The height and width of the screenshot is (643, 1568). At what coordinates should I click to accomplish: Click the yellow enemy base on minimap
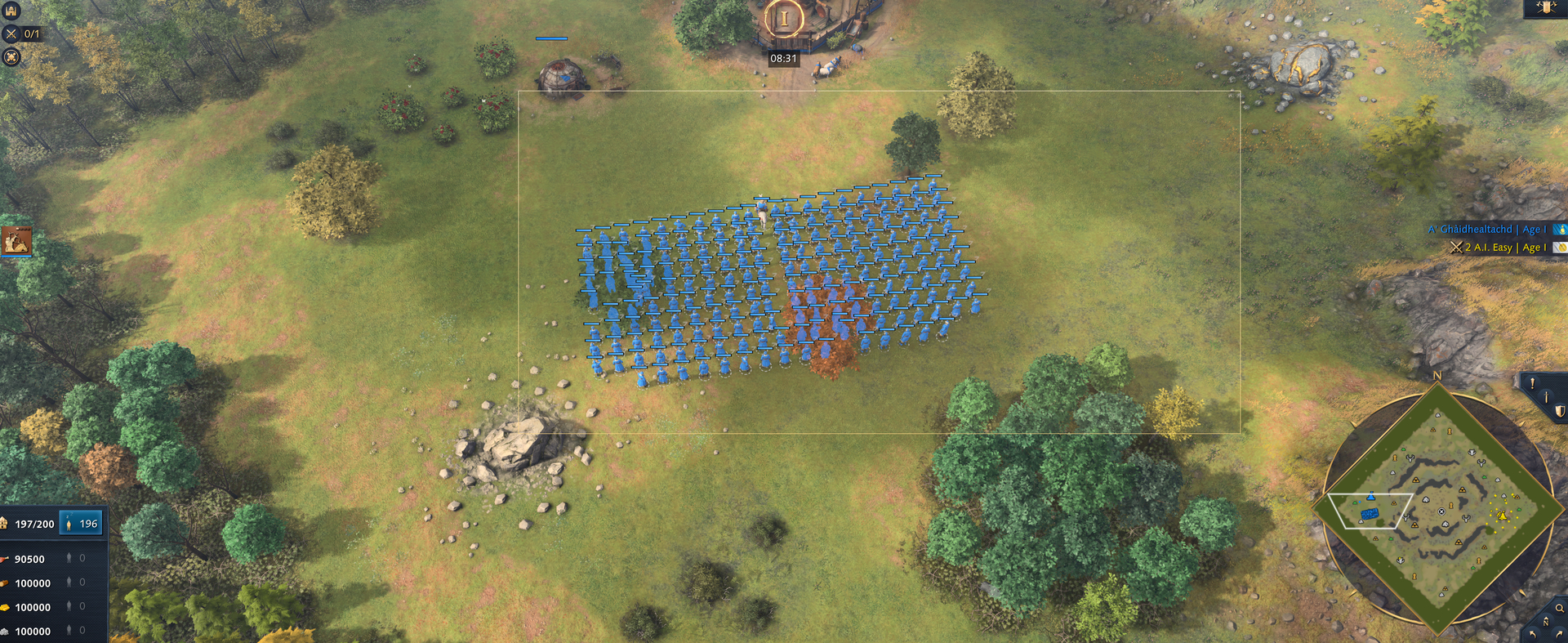tap(1502, 516)
